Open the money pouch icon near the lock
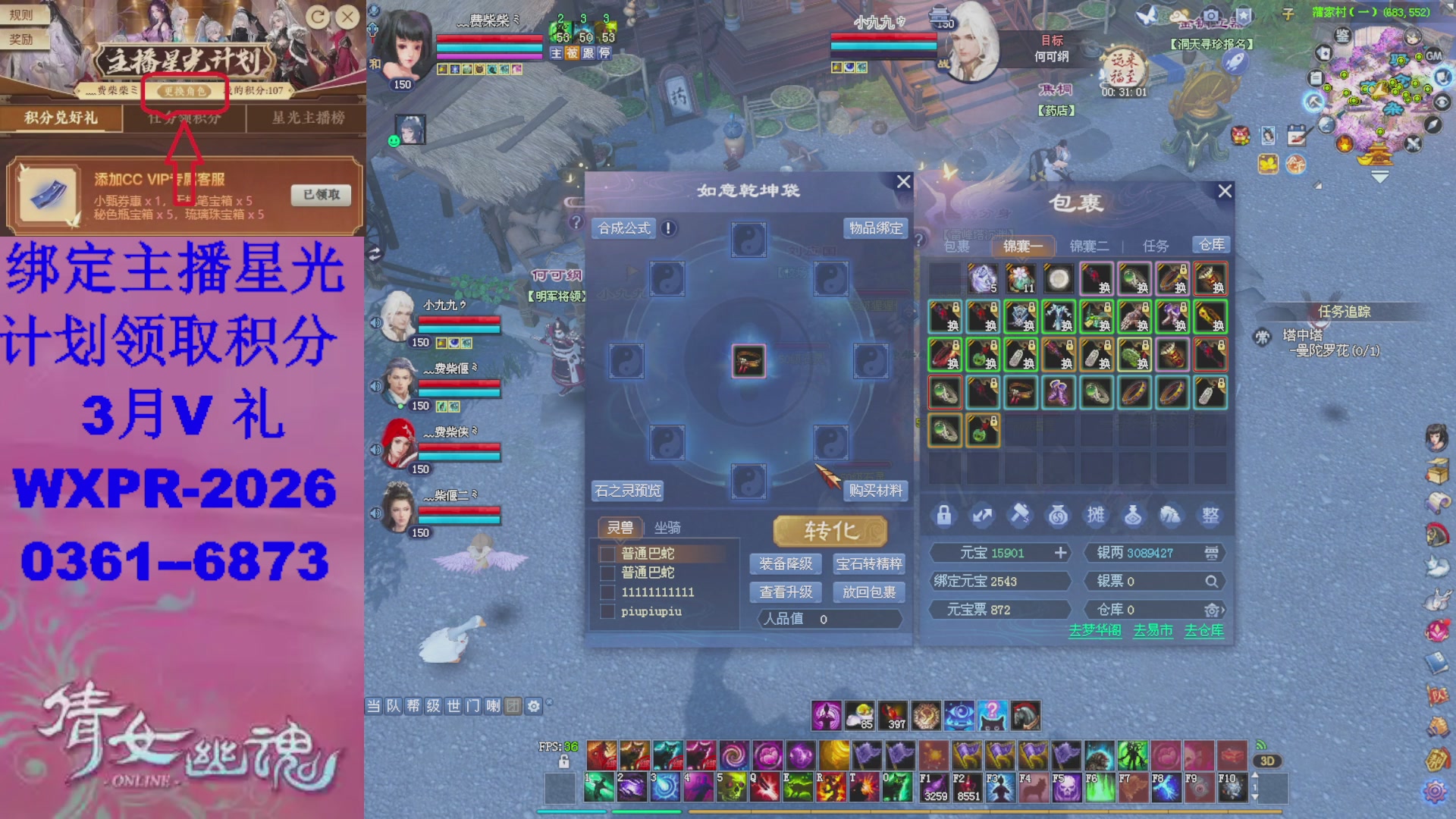1456x819 pixels. coord(1057,515)
